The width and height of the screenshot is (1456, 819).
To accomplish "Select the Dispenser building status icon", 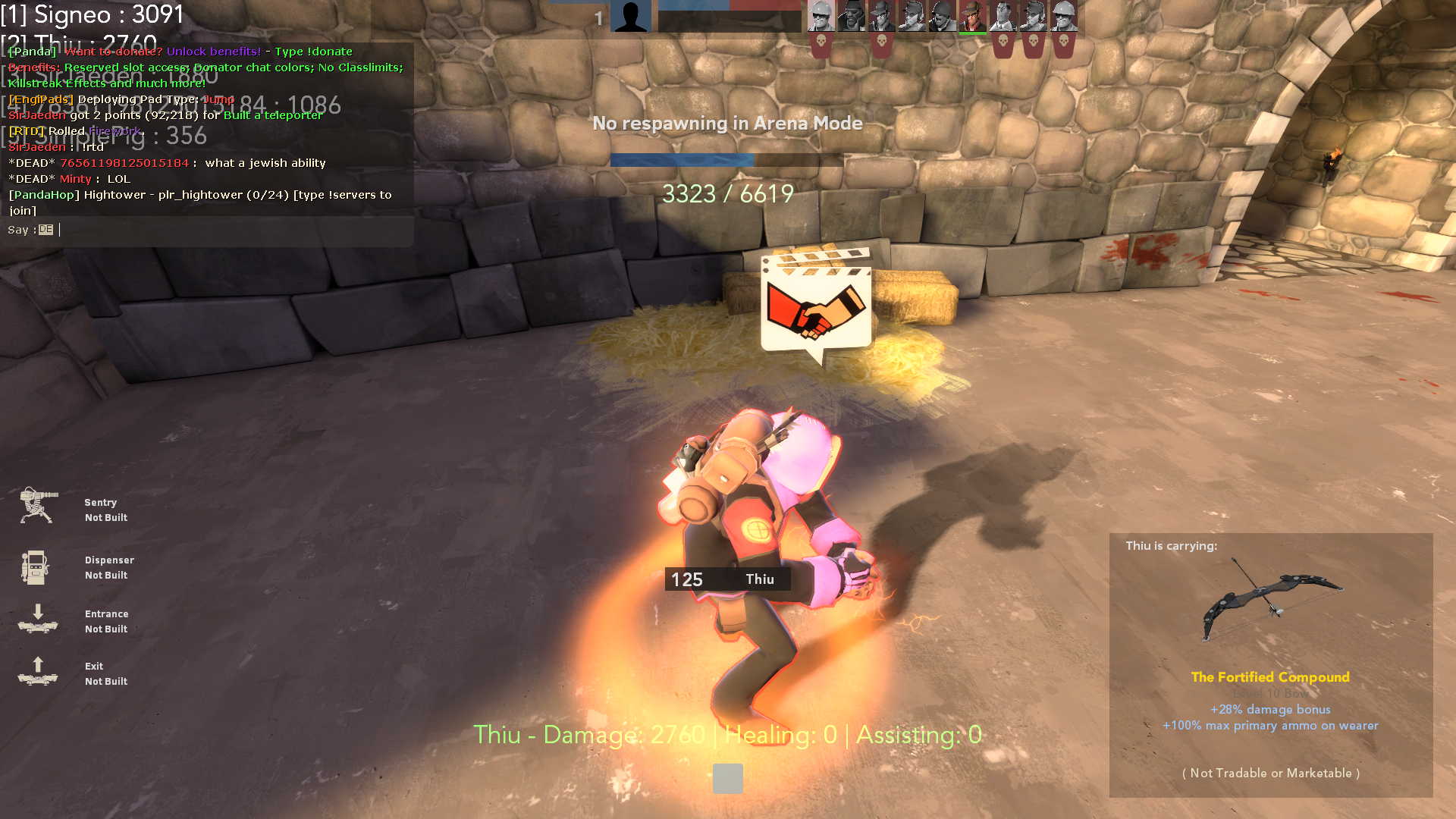I will pyautogui.click(x=35, y=567).
